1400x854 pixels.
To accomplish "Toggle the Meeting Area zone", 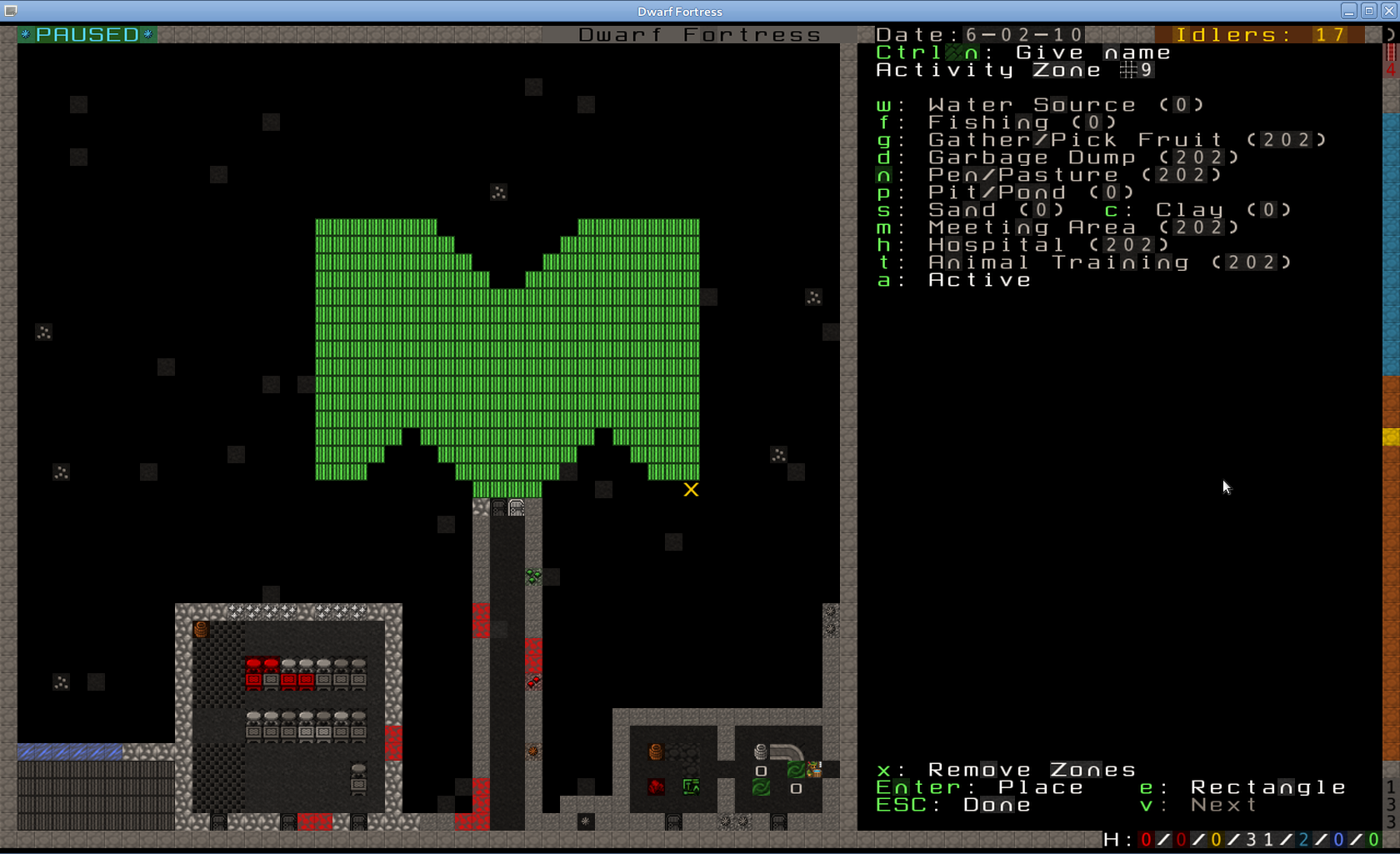I will [1032, 227].
